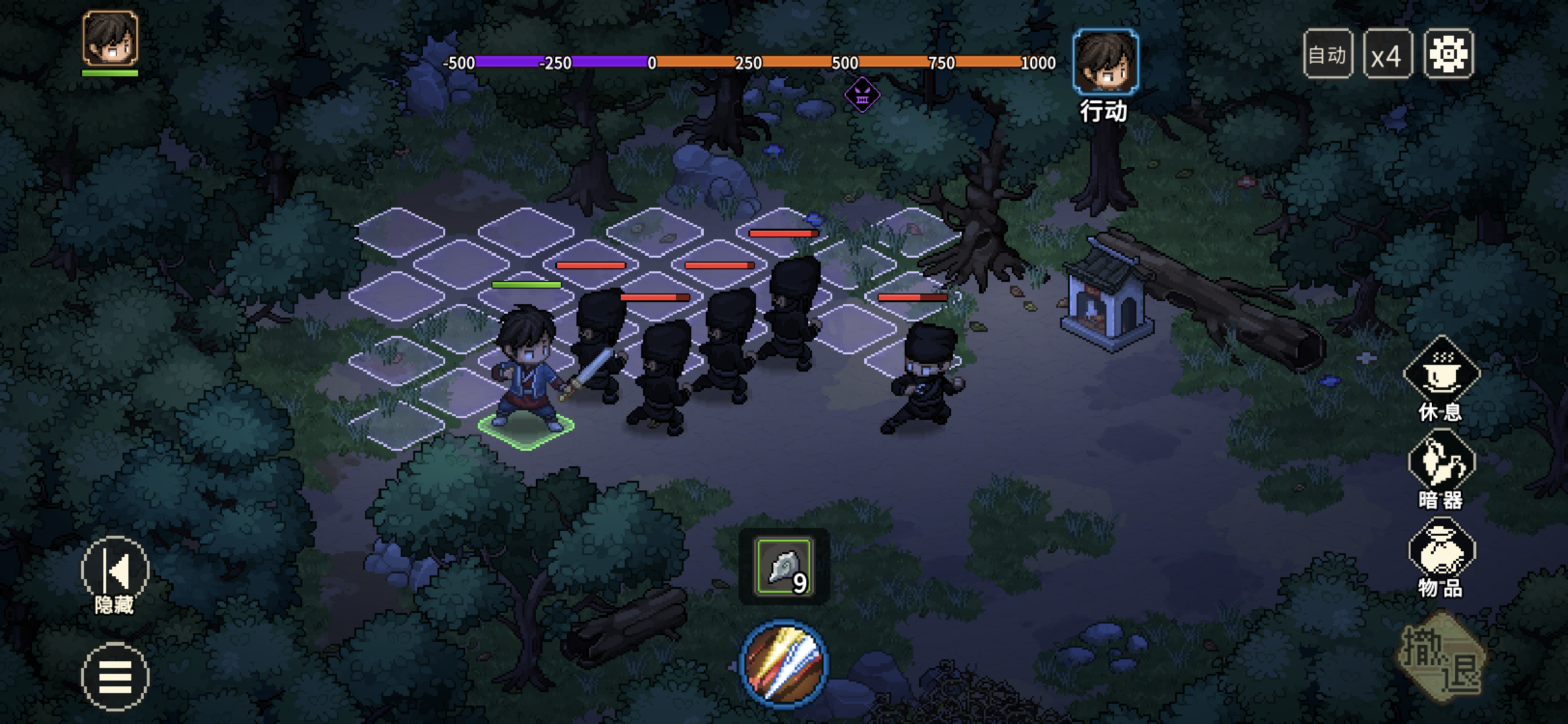Select the green highlighted tile under hero
Screen dimensions: 1568x724
[526, 428]
